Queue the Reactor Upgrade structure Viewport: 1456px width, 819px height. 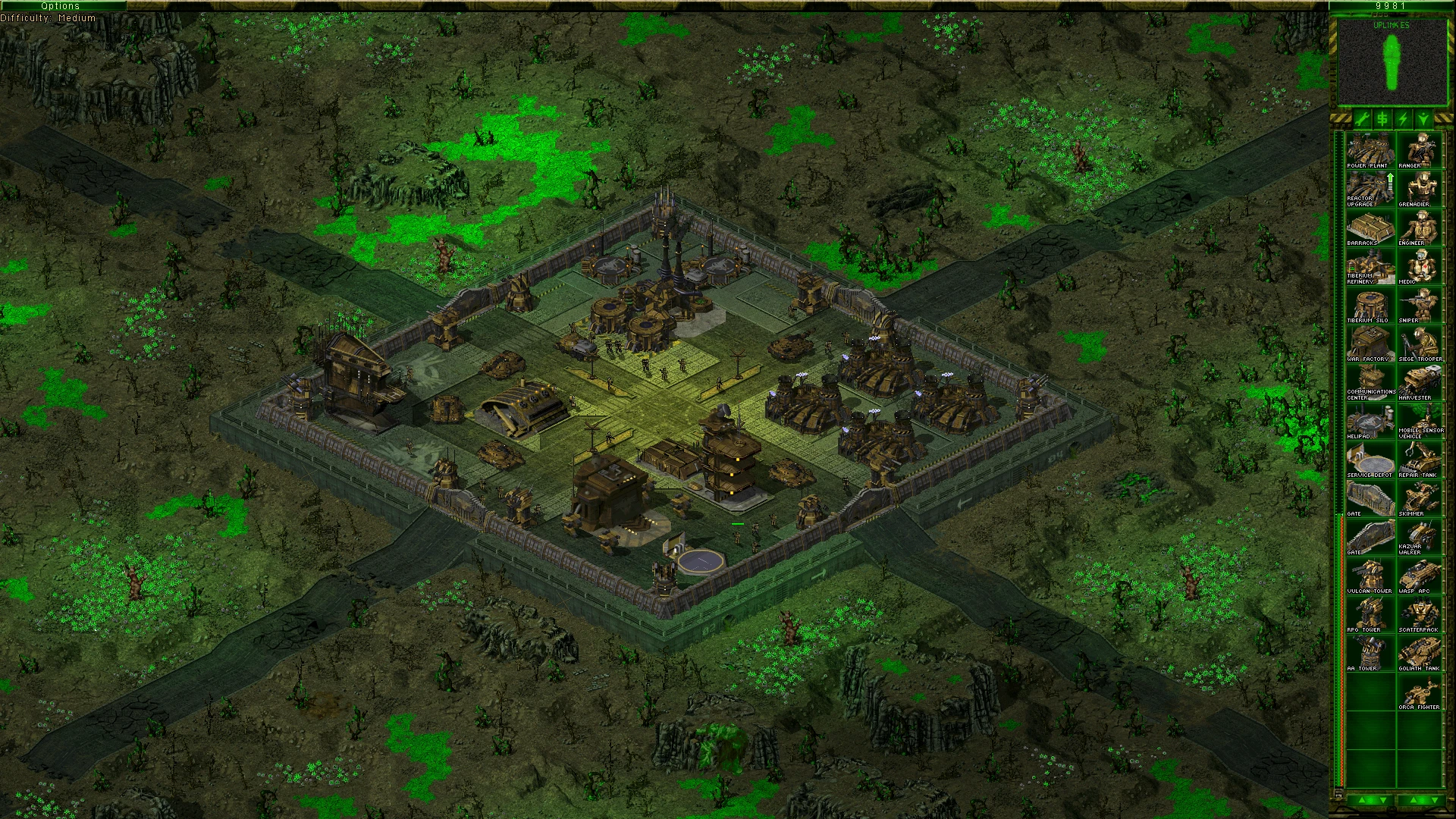(x=1370, y=189)
